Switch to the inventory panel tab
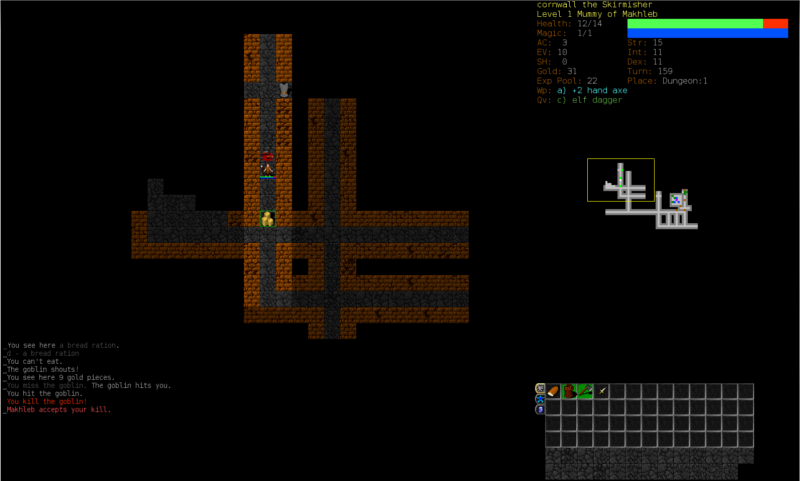800x481 pixels. pos(540,388)
